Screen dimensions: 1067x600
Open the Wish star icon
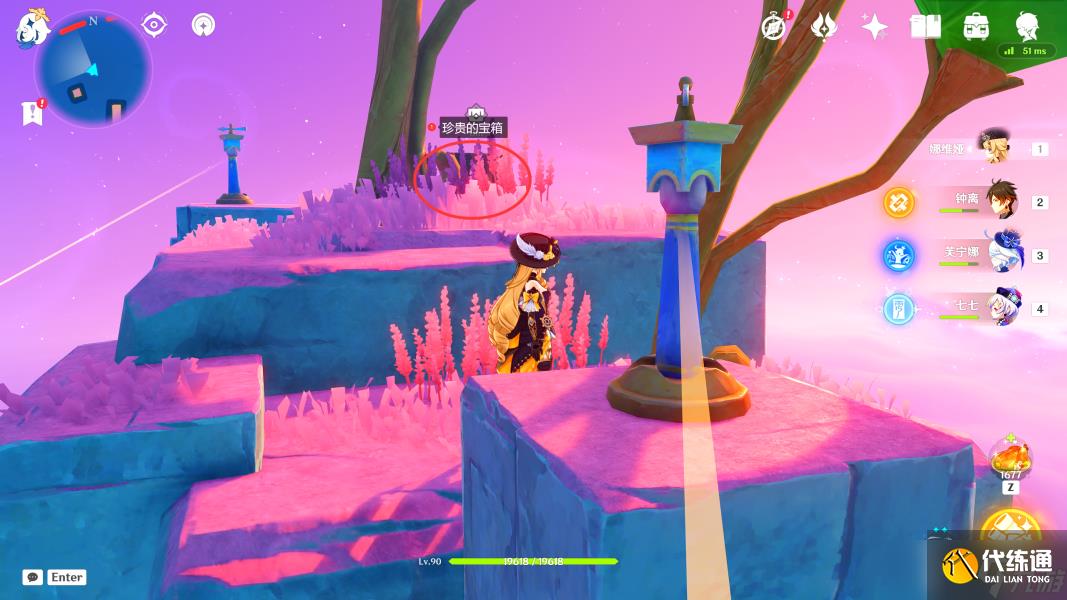pos(875,27)
